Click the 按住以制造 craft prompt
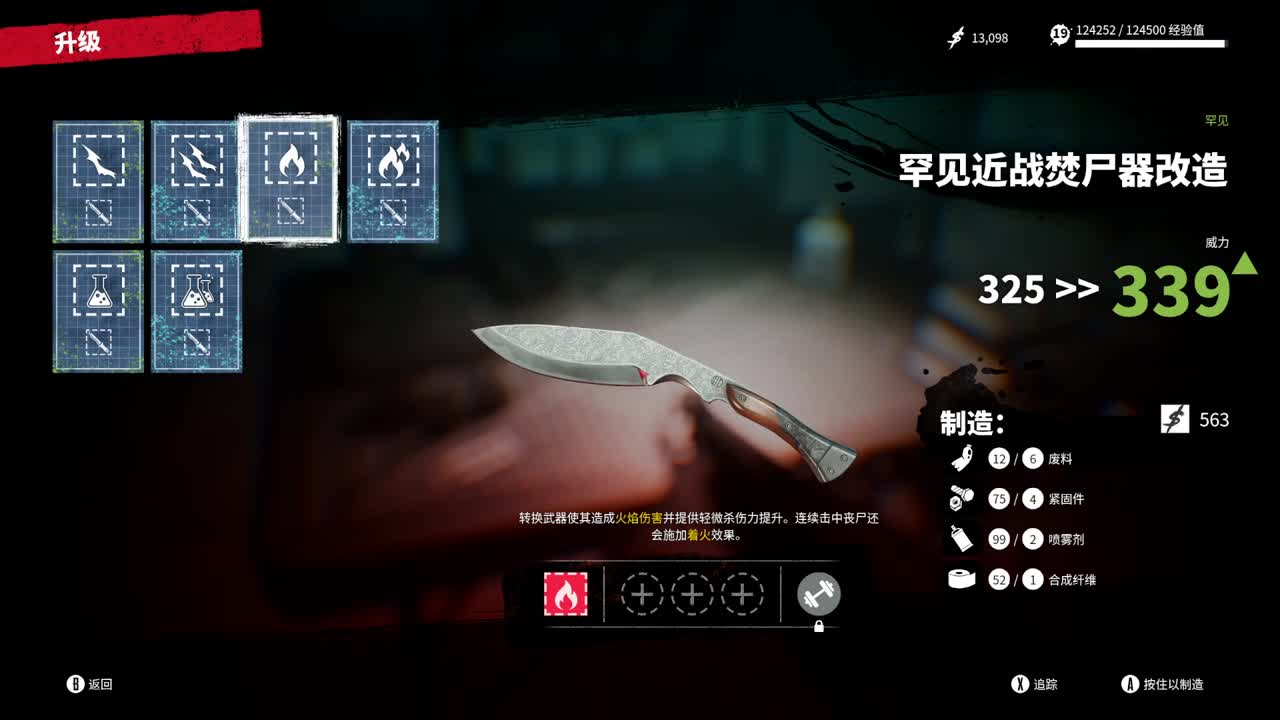The width and height of the screenshot is (1280, 720). click(1167, 685)
